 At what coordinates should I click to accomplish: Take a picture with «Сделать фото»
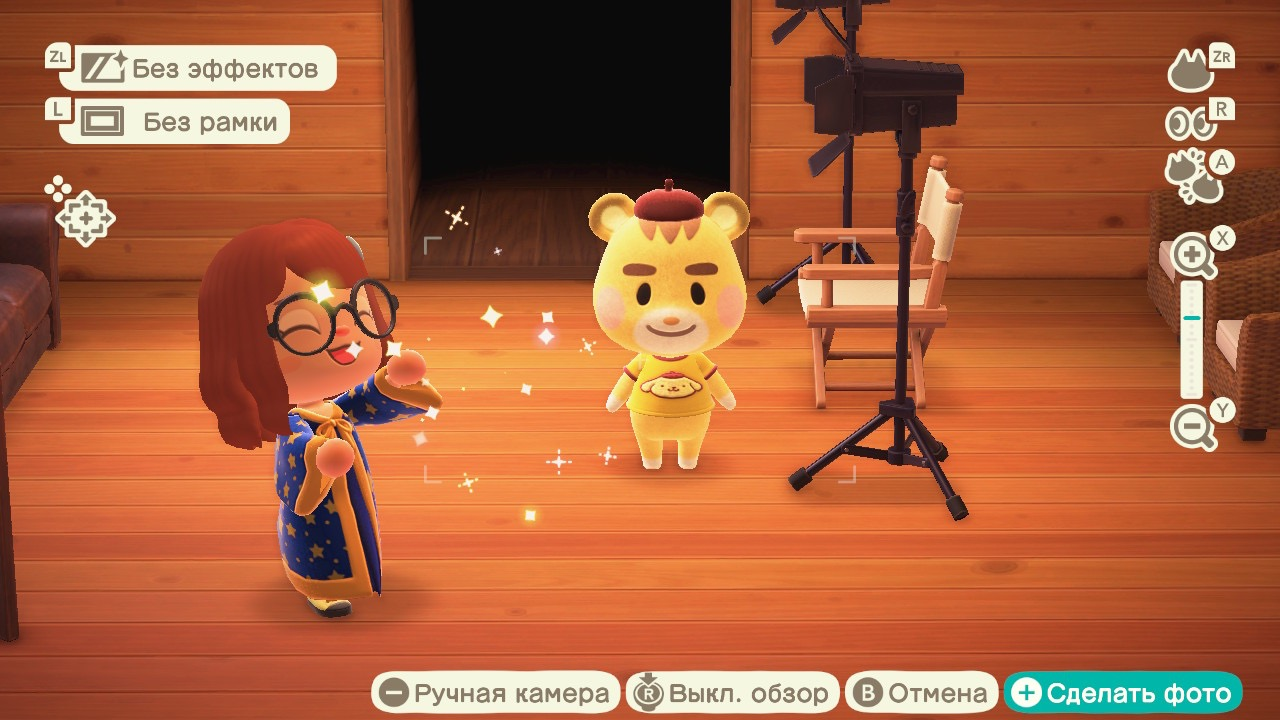(1123, 693)
